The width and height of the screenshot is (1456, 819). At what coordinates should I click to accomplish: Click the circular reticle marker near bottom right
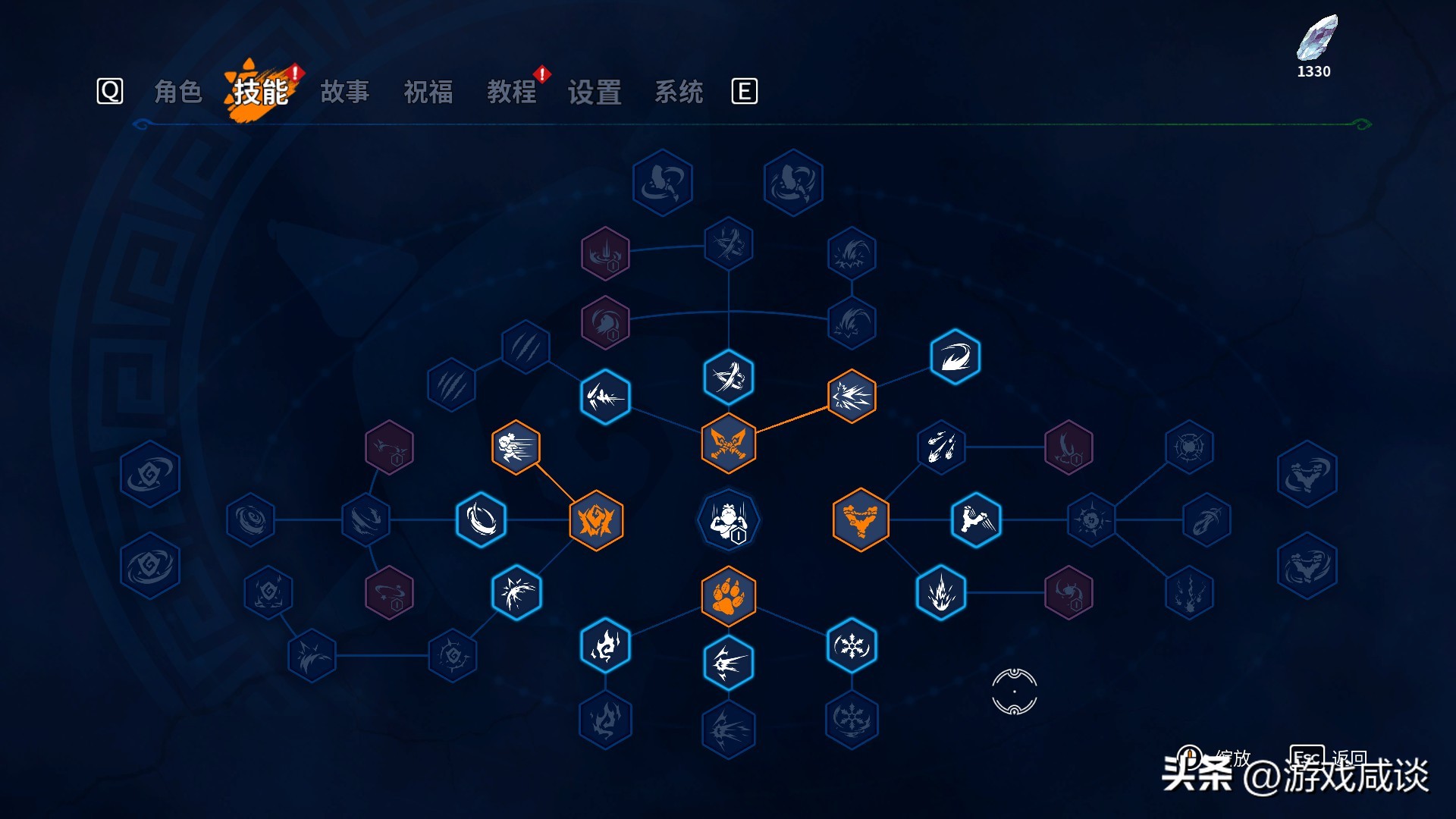[1014, 692]
